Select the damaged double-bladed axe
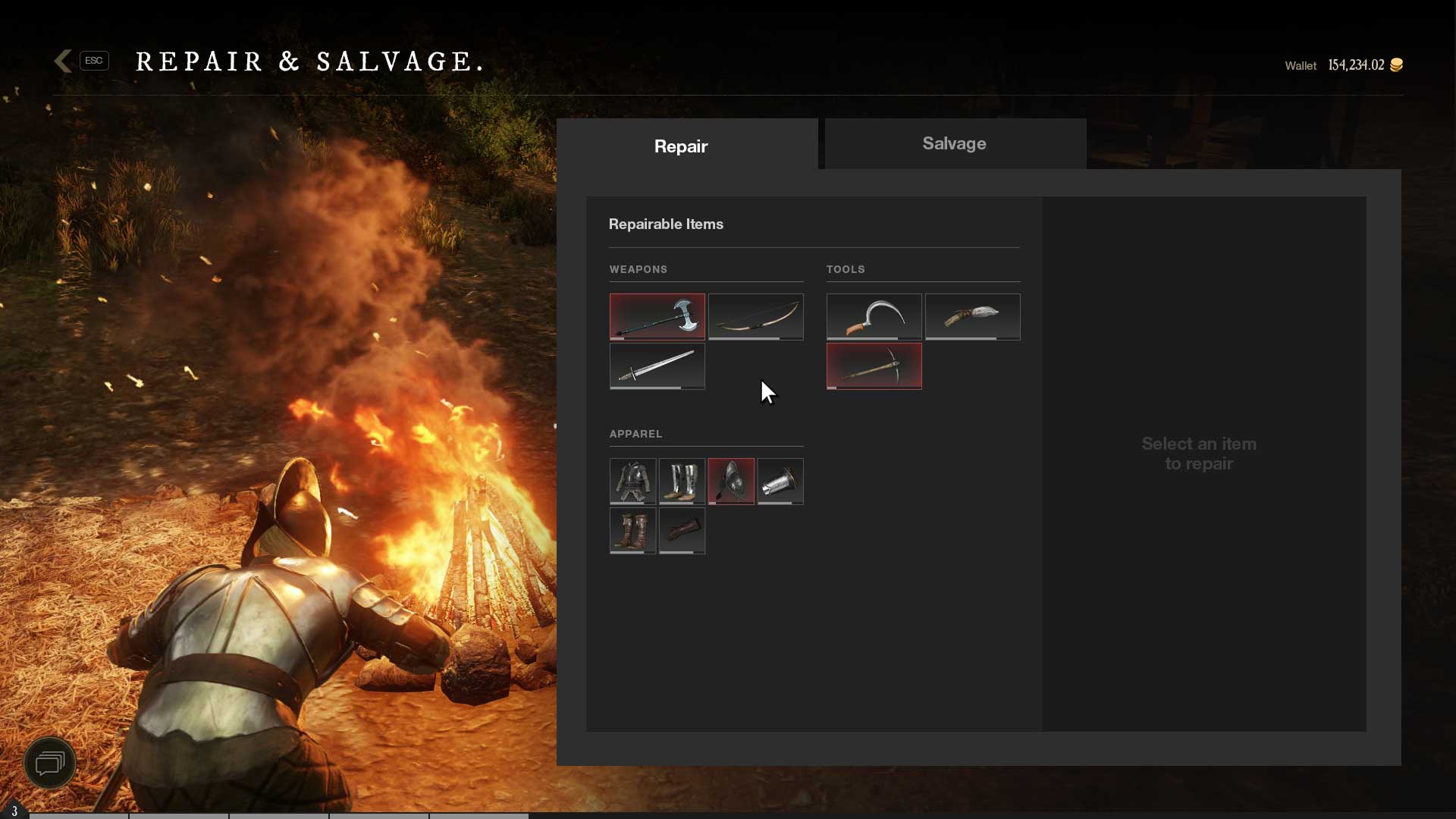 point(657,315)
